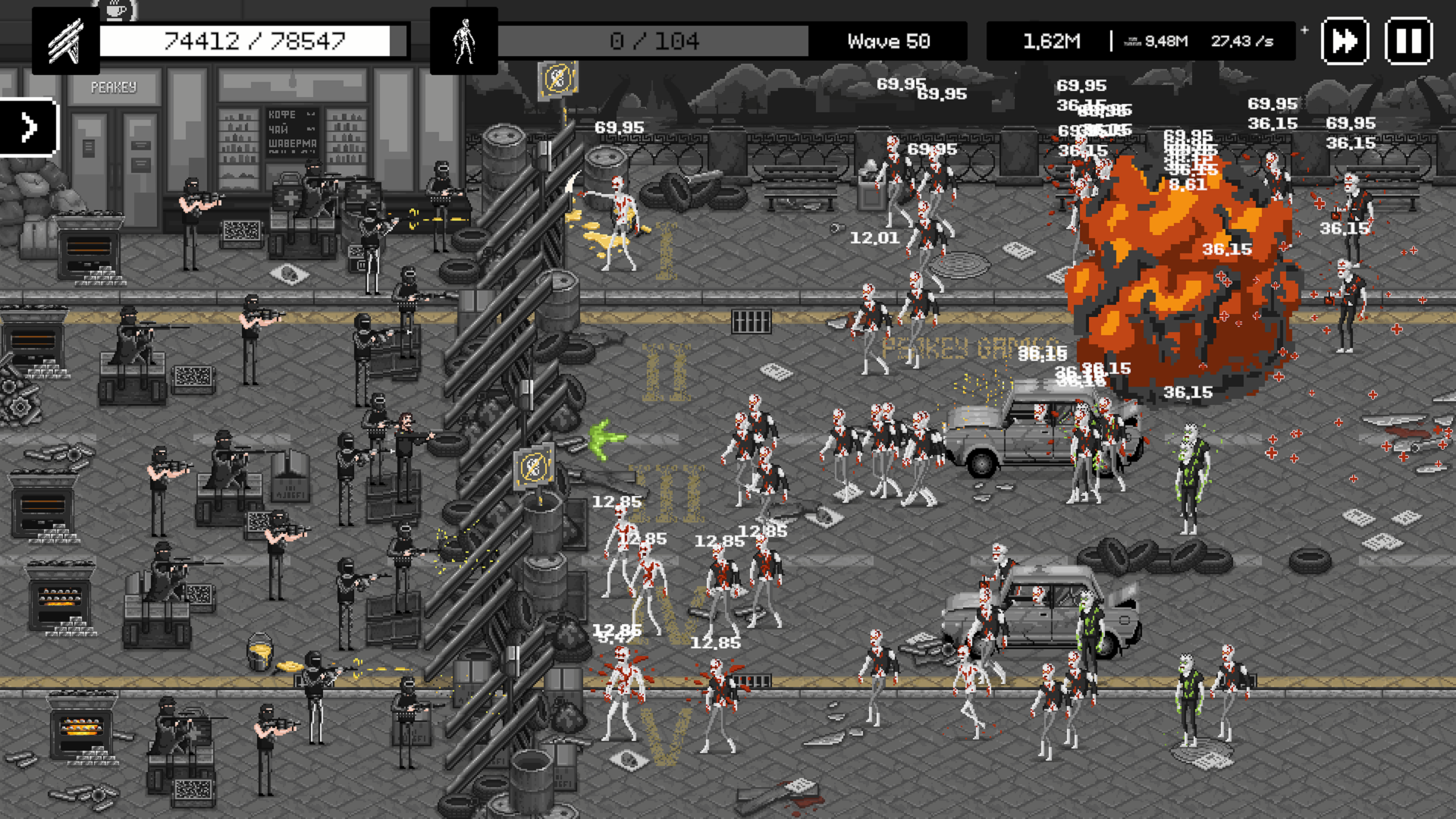Click the 1,62M currency display
This screenshot has height=819, width=1456.
click(1051, 40)
